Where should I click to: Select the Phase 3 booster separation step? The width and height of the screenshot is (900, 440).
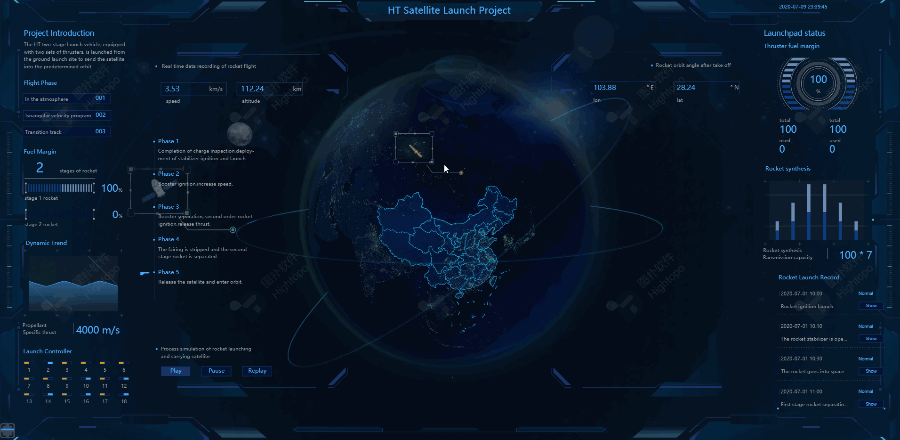click(x=168, y=206)
